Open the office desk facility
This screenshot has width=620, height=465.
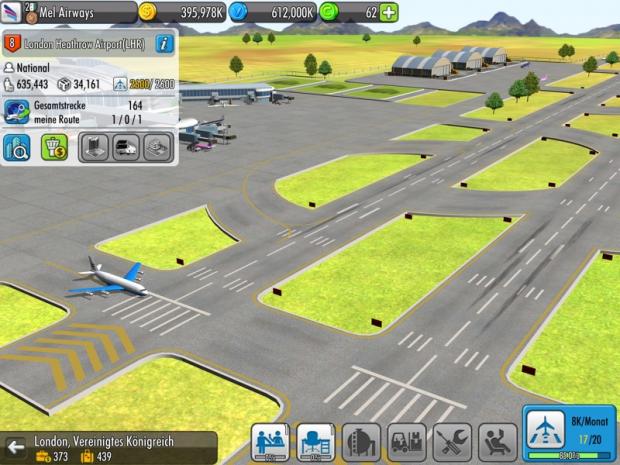(315, 442)
